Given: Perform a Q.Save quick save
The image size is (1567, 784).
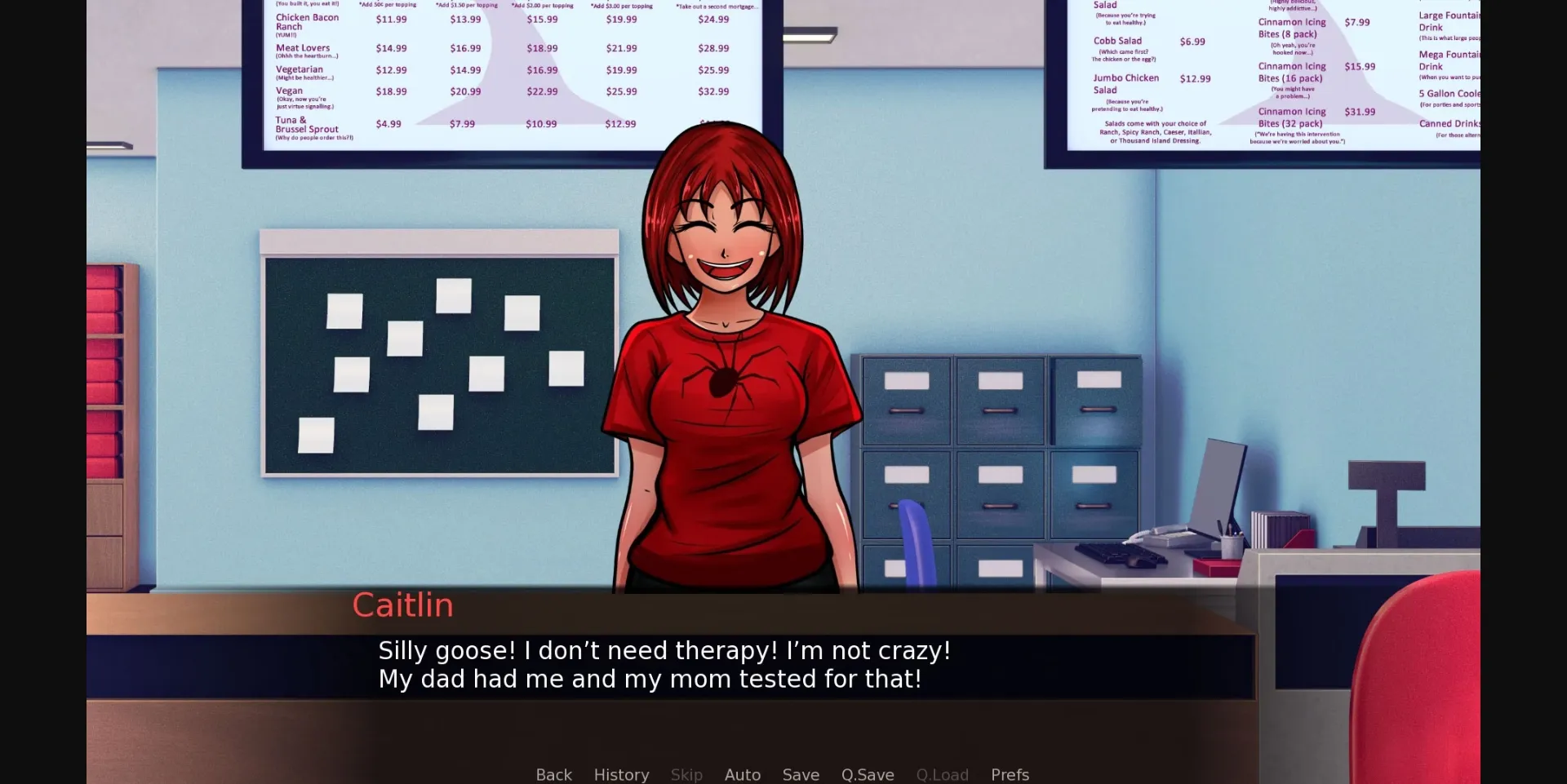Looking at the screenshot, I should [x=868, y=774].
